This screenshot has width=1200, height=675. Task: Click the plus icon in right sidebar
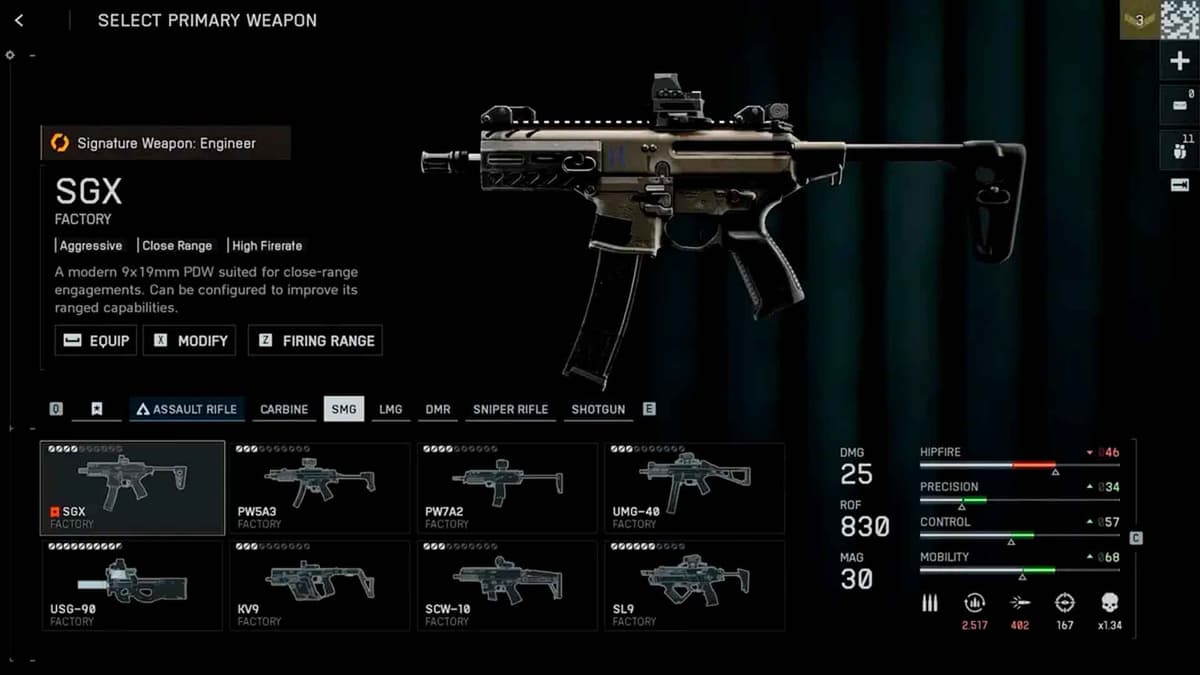click(x=1179, y=61)
